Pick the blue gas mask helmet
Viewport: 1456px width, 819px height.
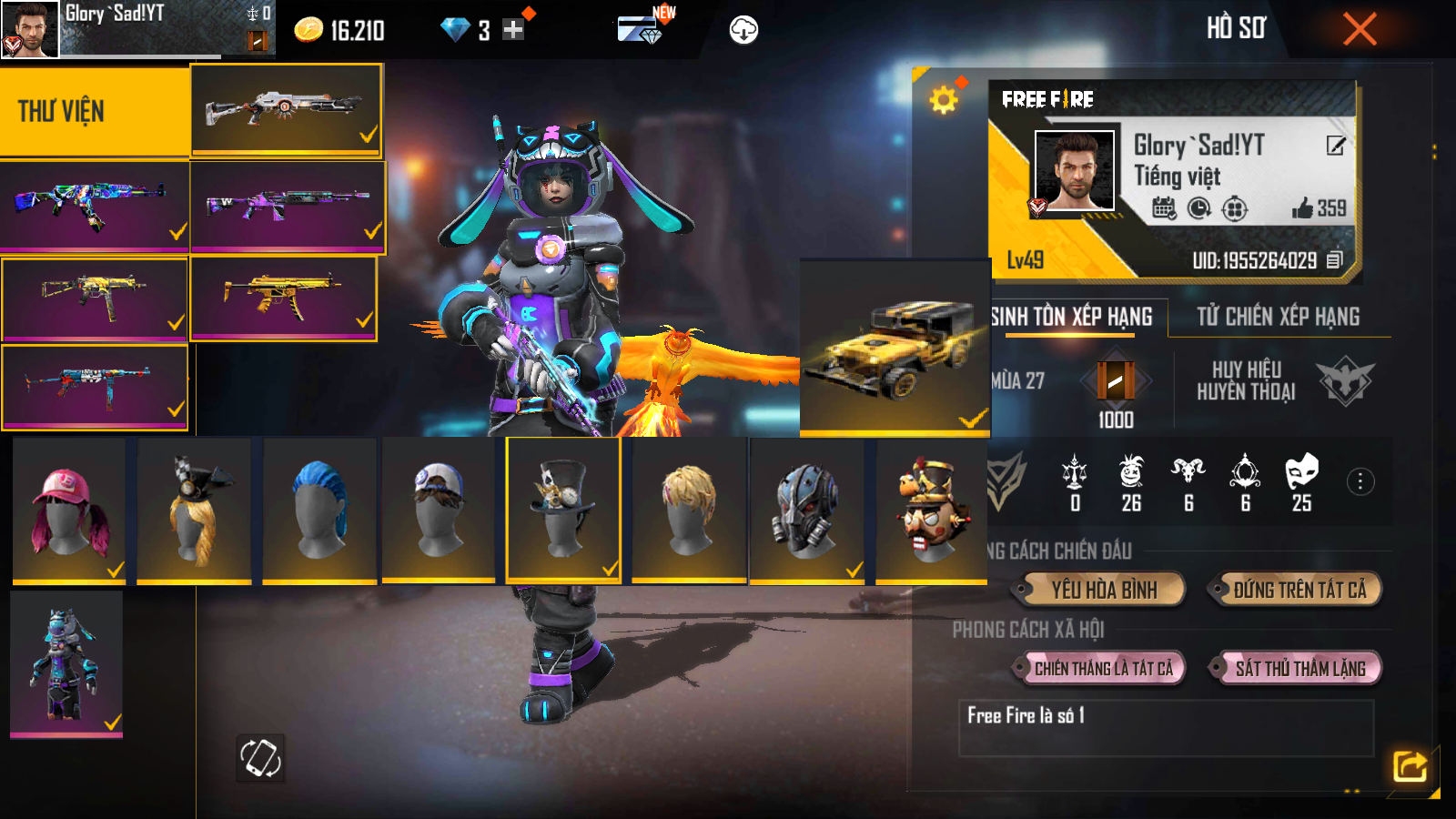coord(806,510)
